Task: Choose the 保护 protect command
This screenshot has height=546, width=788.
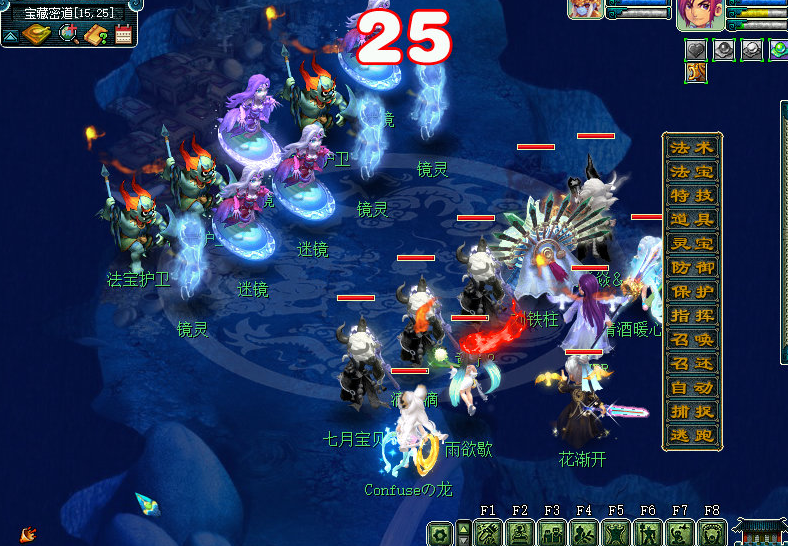Action: tap(692, 292)
